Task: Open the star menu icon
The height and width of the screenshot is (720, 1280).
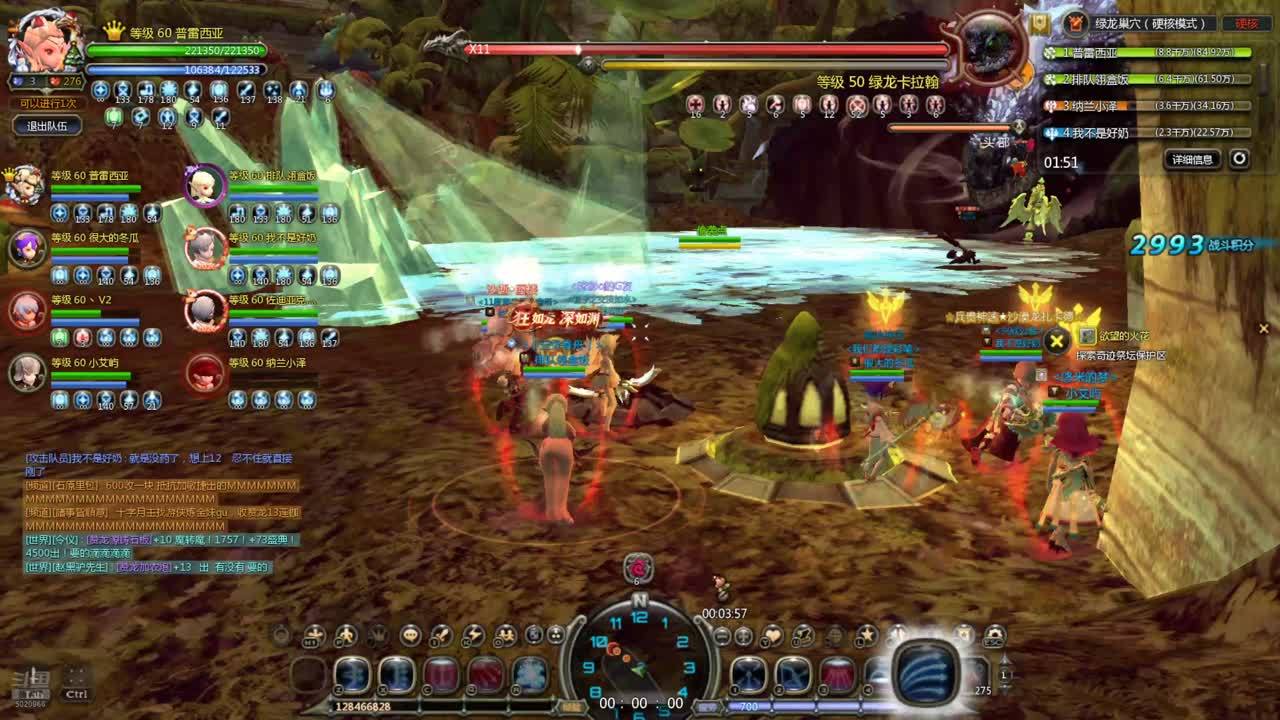Action: click(866, 635)
